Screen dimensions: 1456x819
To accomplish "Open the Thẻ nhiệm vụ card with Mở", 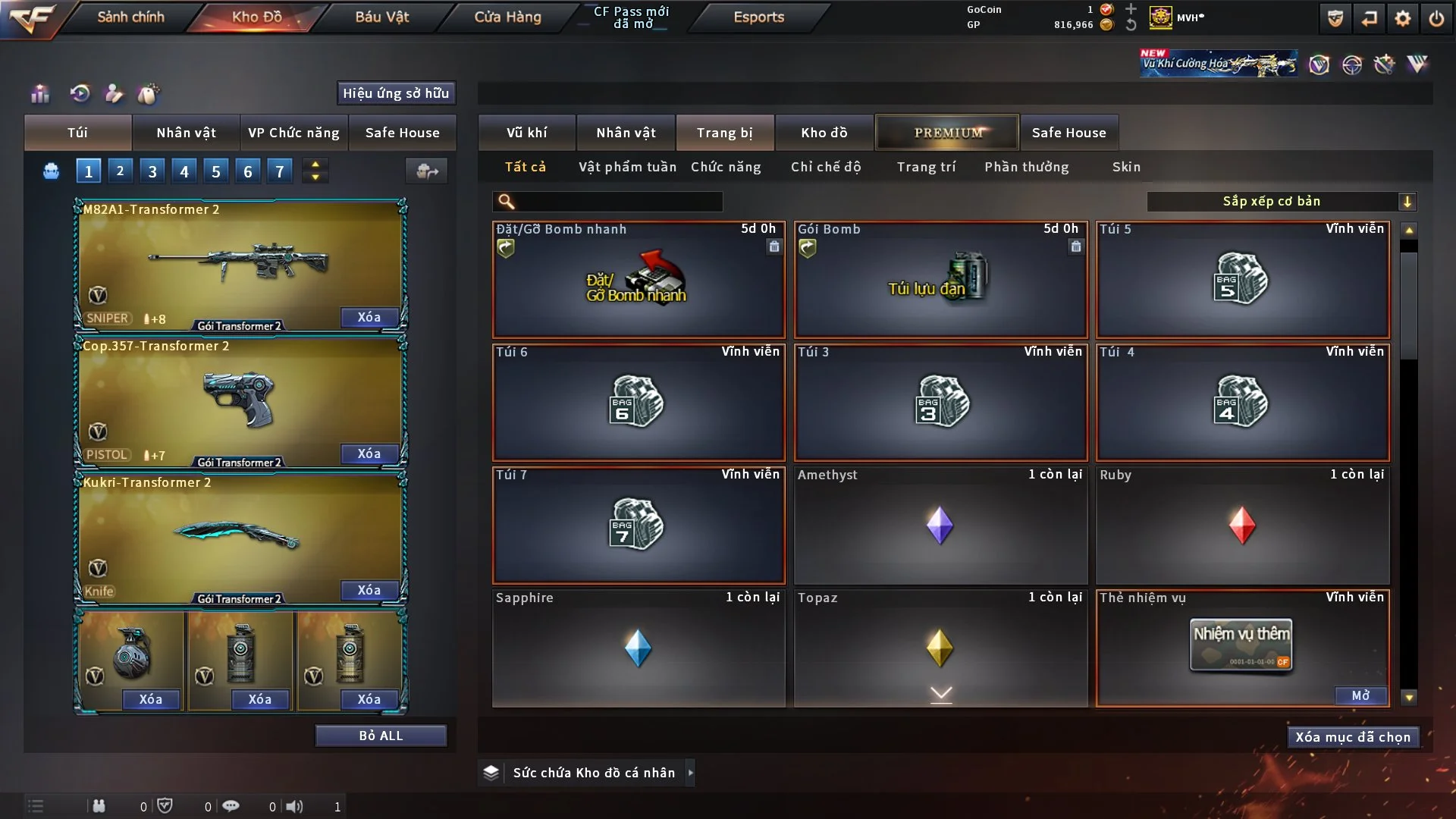I will tap(1360, 695).
